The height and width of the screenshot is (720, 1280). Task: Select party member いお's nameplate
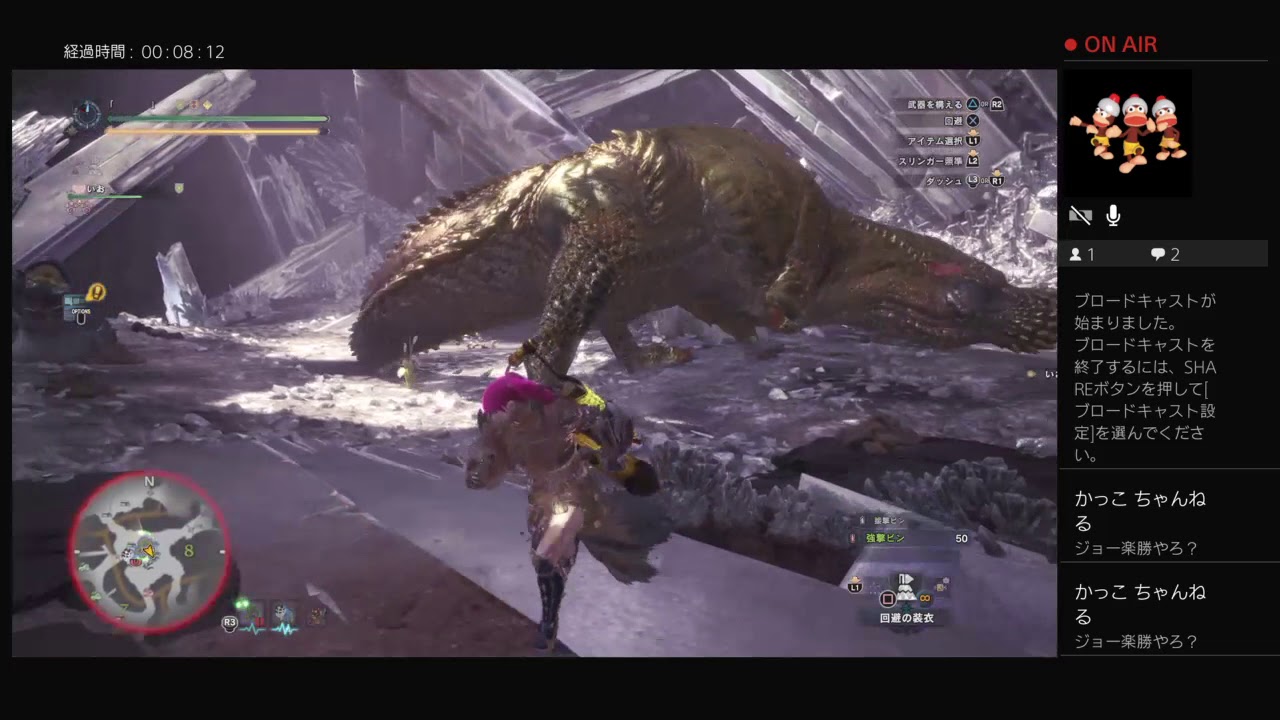pyautogui.click(x=96, y=188)
